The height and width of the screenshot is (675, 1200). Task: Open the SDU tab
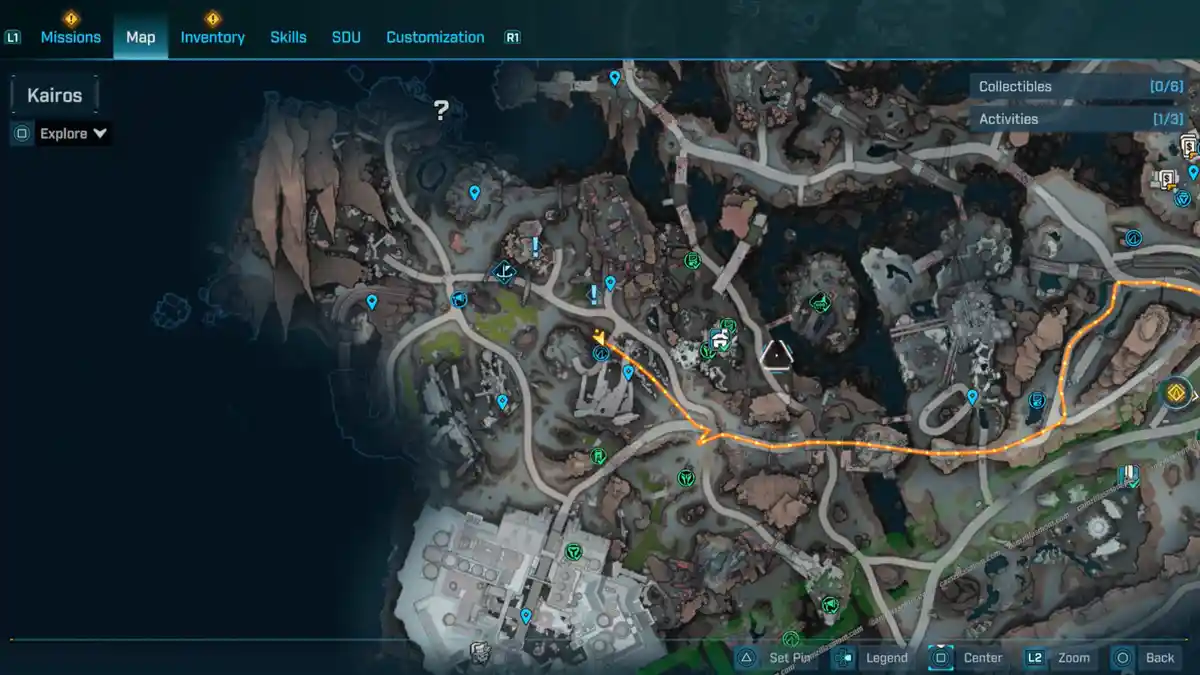[346, 37]
